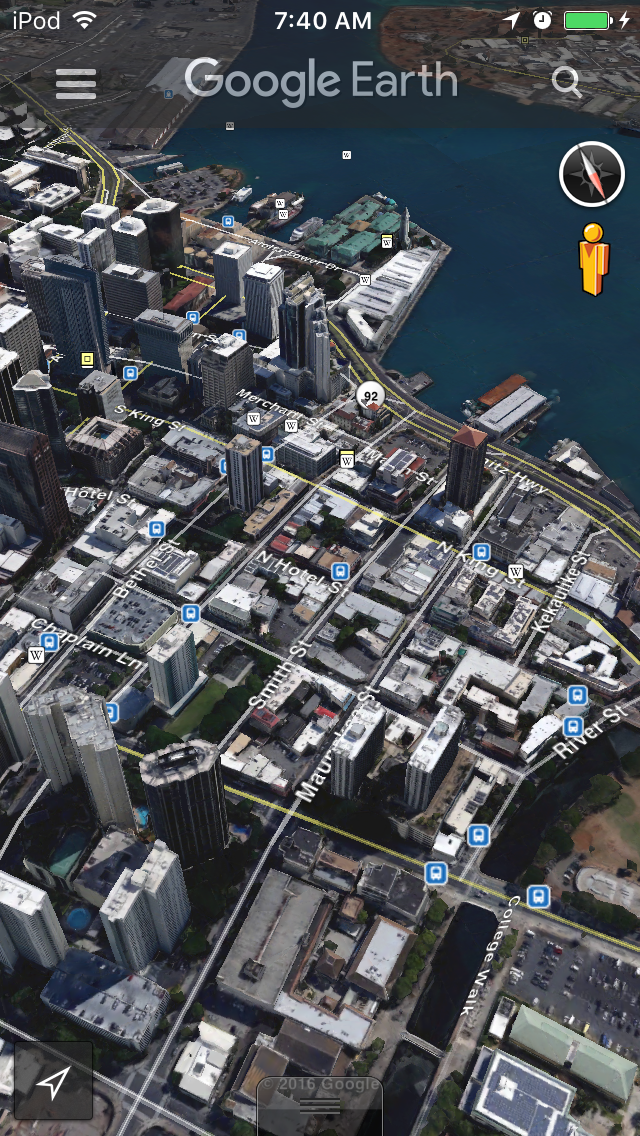This screenshot has height=1136, width=640.
Task: Select the yellow Street View pegman
Action: (x=594, y=258)
